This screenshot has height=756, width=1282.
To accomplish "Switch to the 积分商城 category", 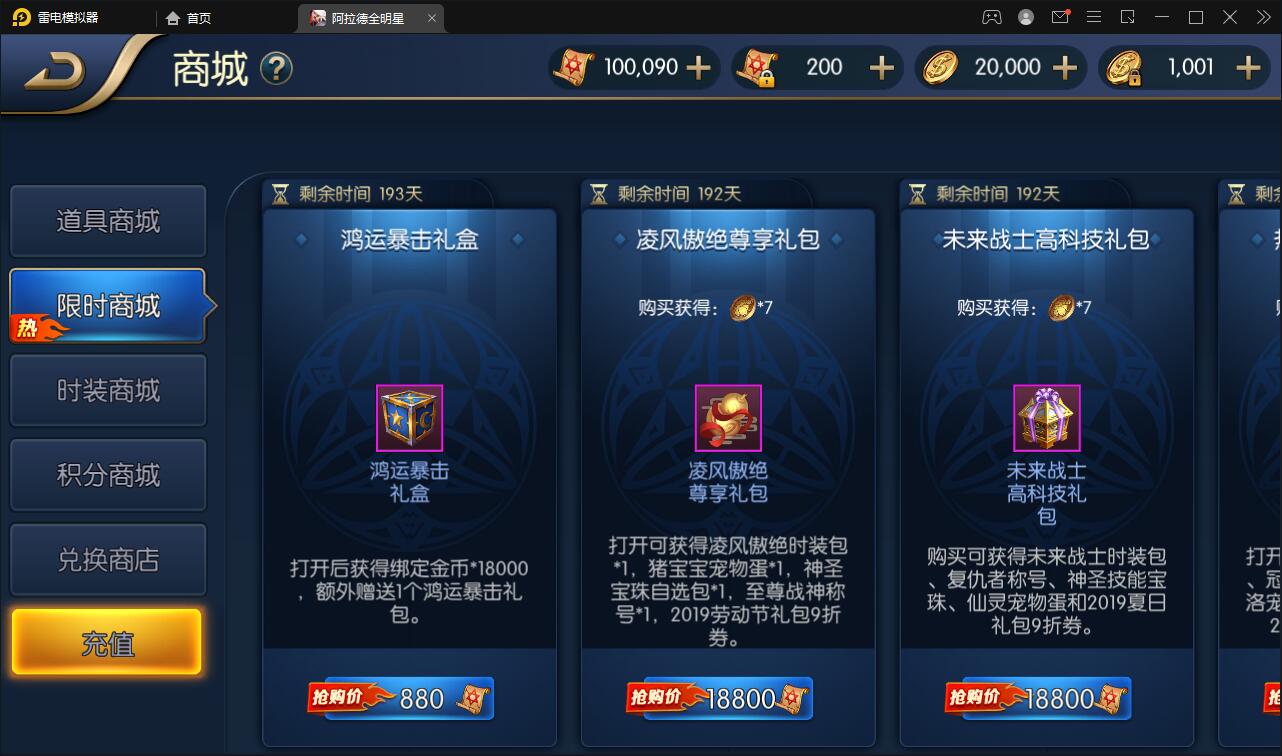I will 107,474.
